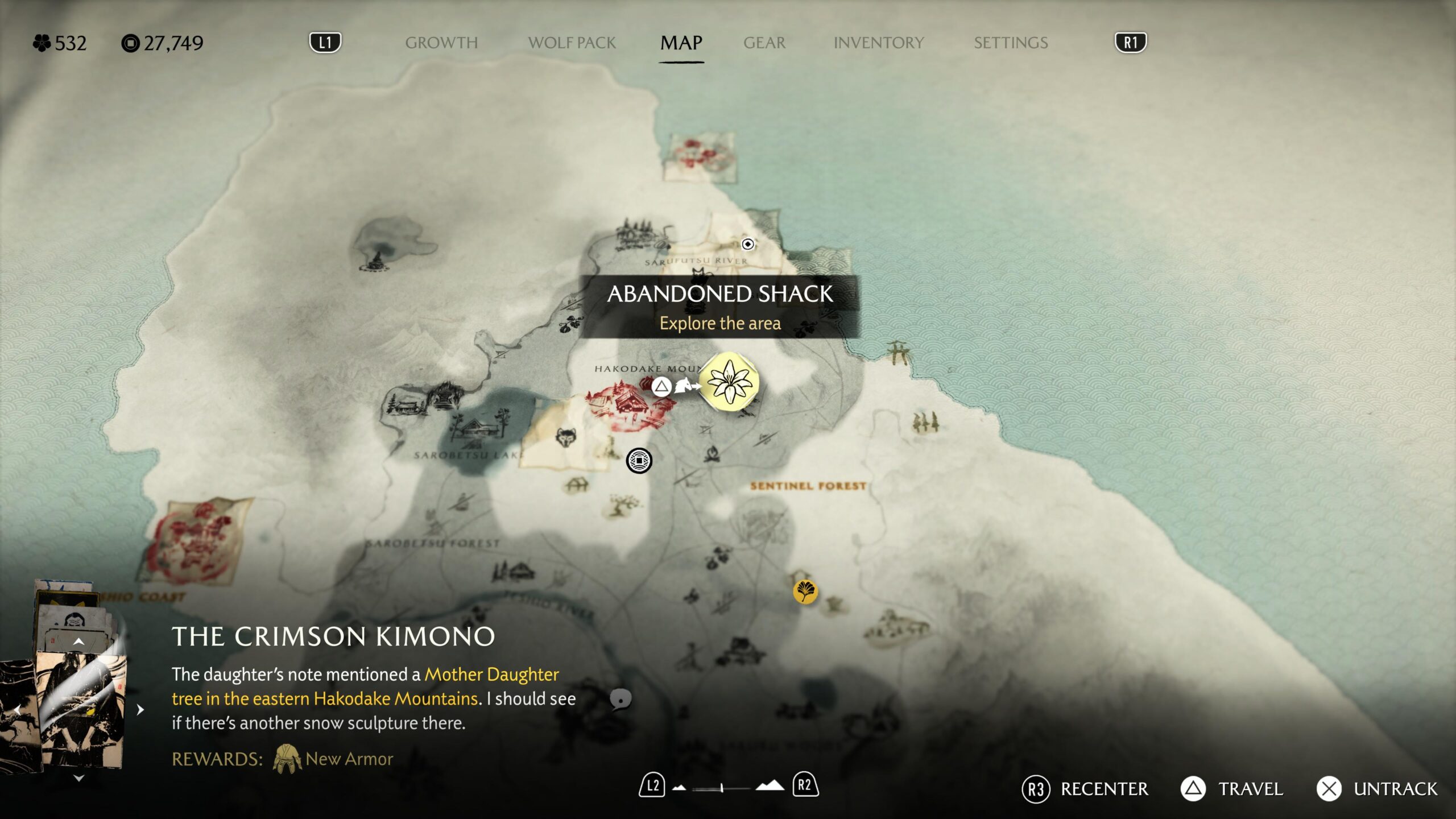Viewport: 1456px width, 819px height.
Task: Click the up arrow on quest card stack
Action: point(78,642)
